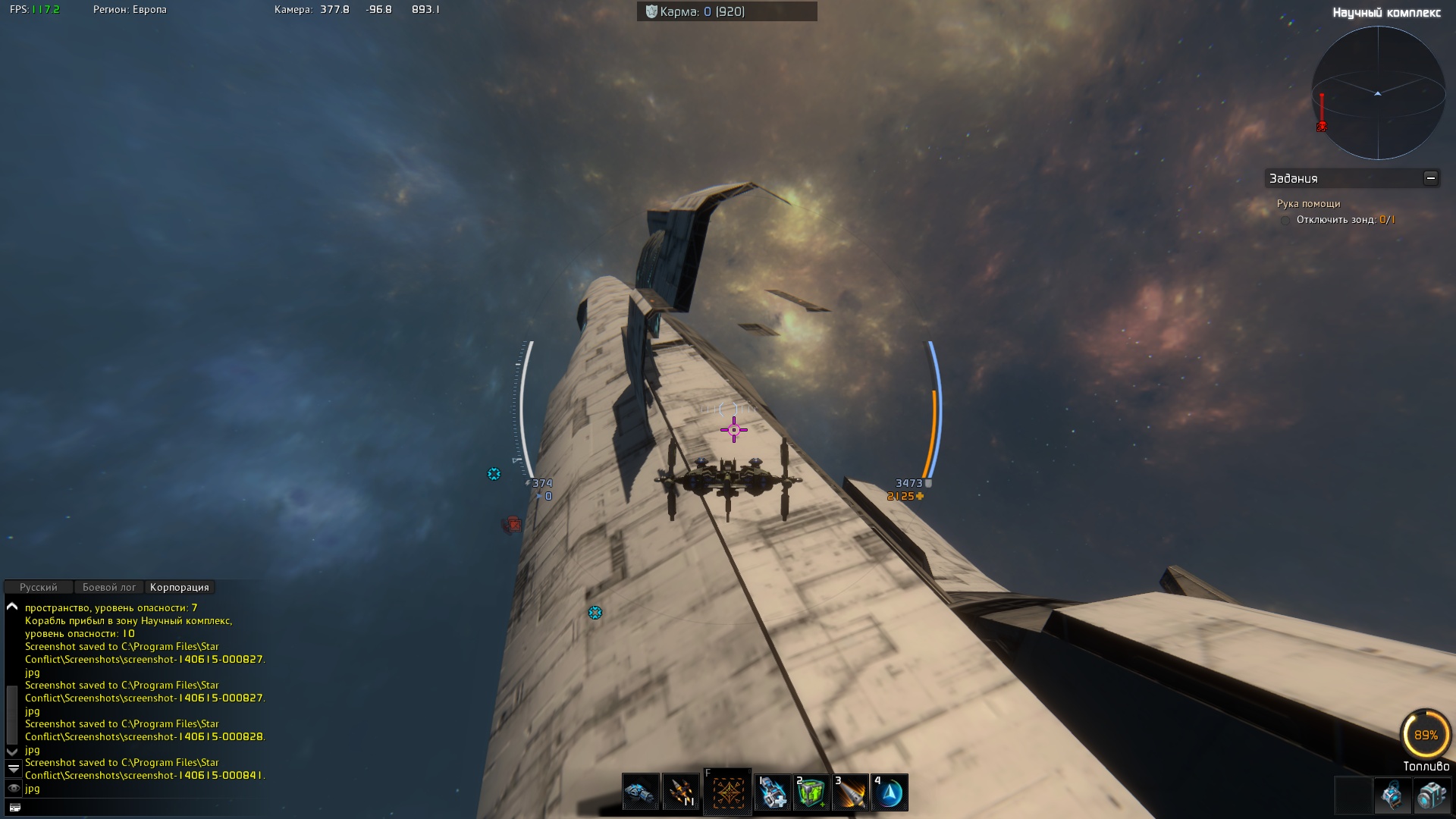Open the Боевой лог tab

(109, 588)
